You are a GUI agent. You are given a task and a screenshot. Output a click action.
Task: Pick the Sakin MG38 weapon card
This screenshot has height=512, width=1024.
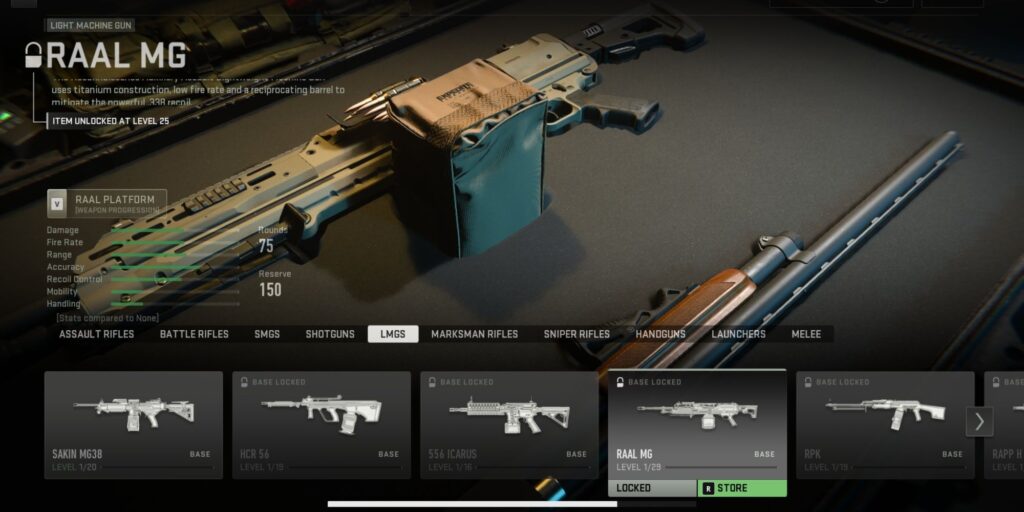(x=133, y=424)
